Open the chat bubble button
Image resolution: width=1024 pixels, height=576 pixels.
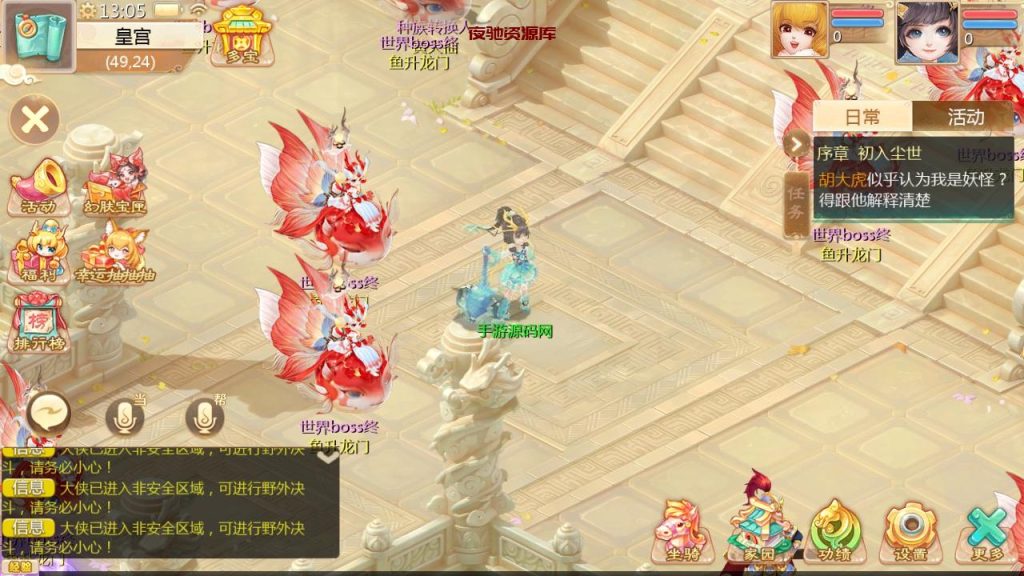(49, 412)
